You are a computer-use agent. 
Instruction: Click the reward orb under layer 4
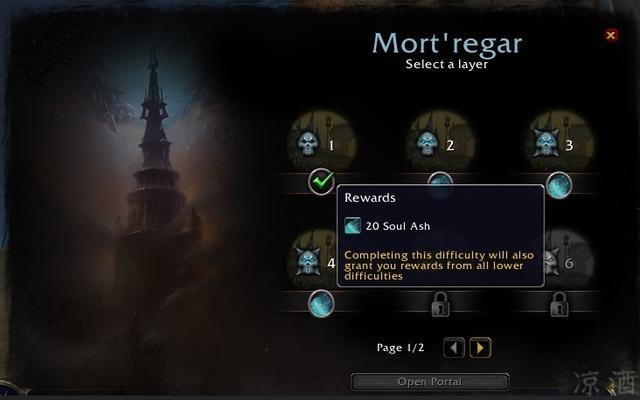pyautogui.click(x=321, y=300)
